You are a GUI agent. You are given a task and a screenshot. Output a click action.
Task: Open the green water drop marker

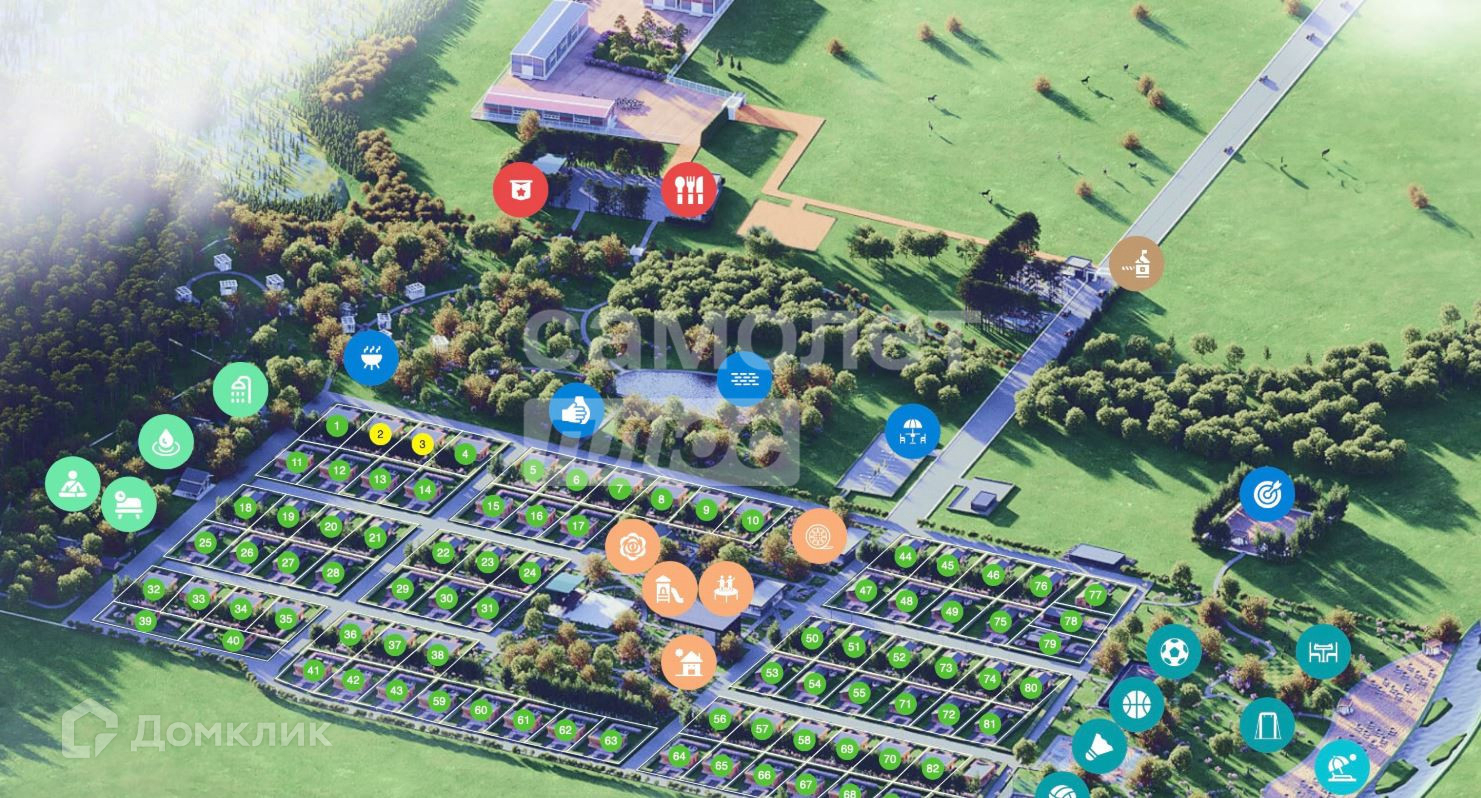click(166, 442)
